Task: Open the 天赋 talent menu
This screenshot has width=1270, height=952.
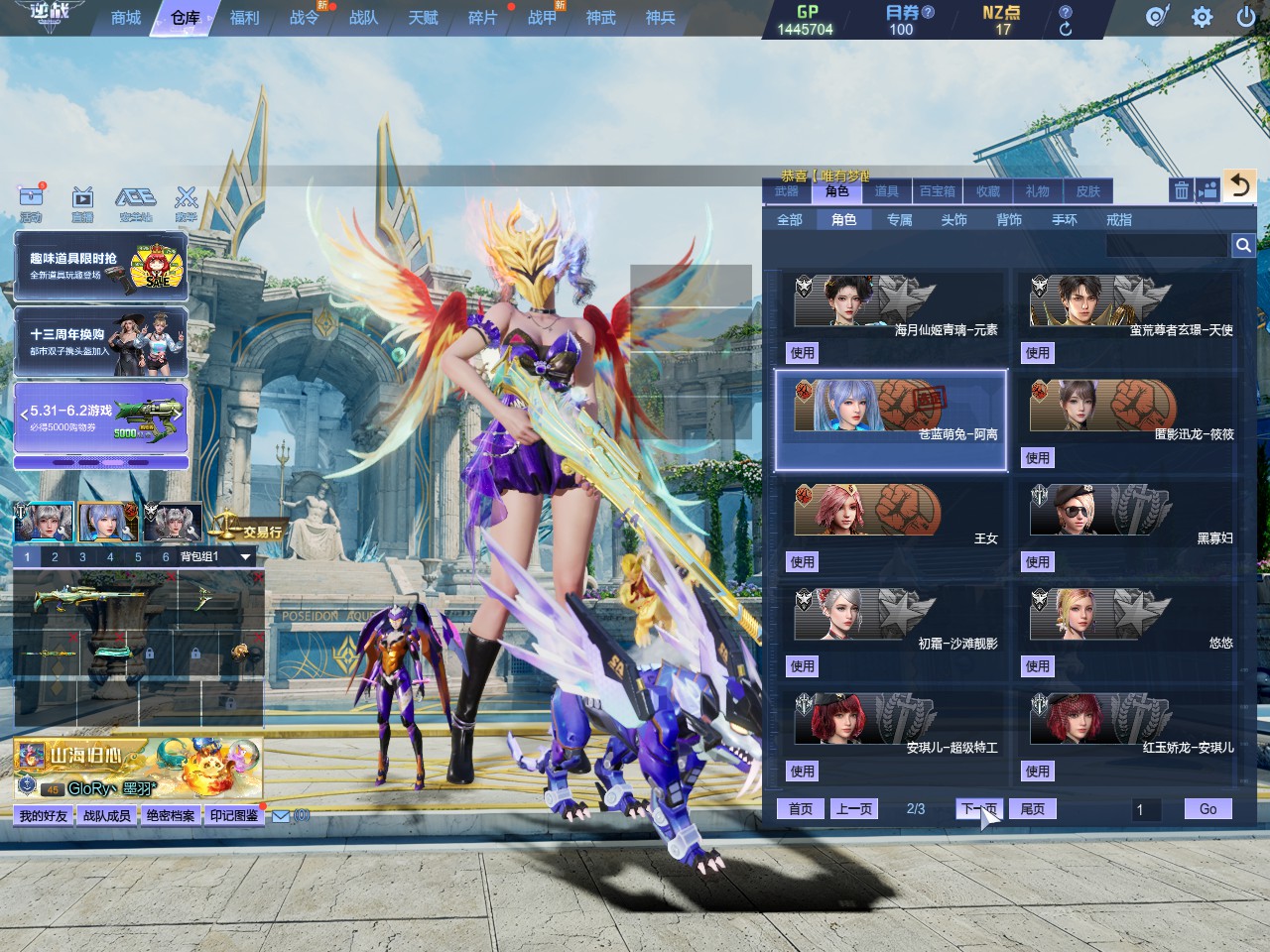Action: (423, 18)
